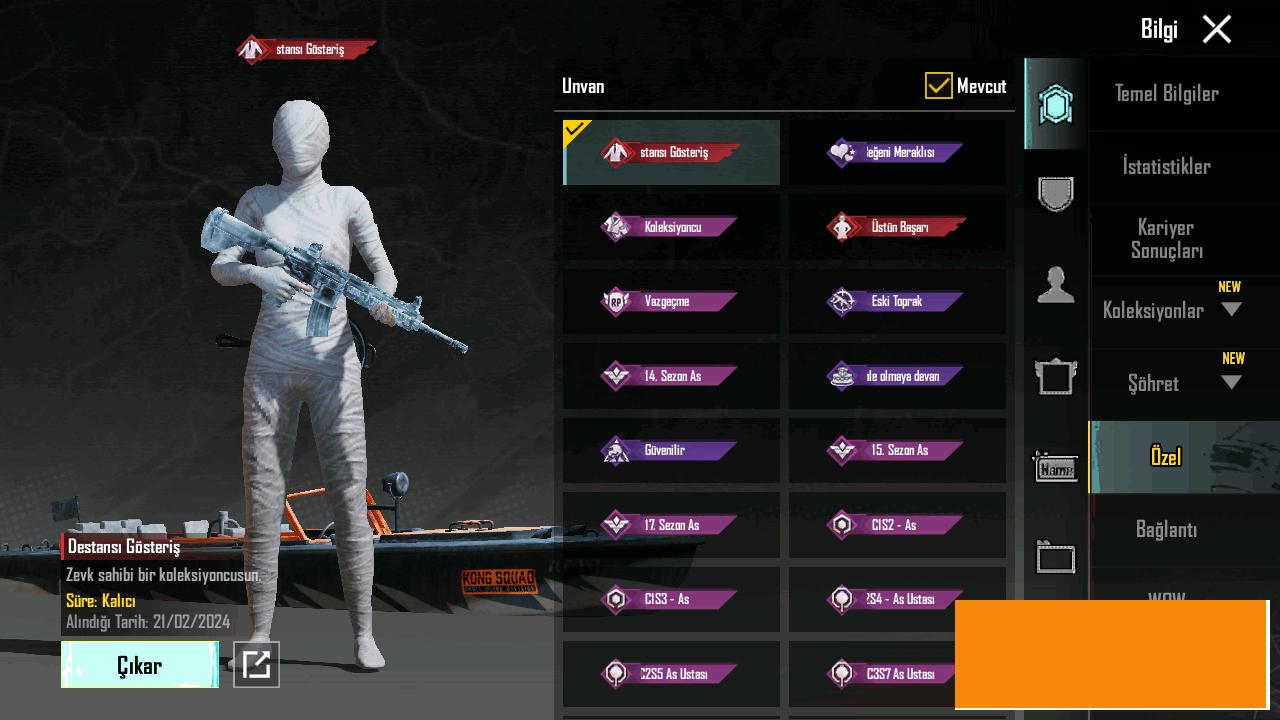Select the Özel tab
This screenshot has width=1280, height=720.
point(1166,457)
